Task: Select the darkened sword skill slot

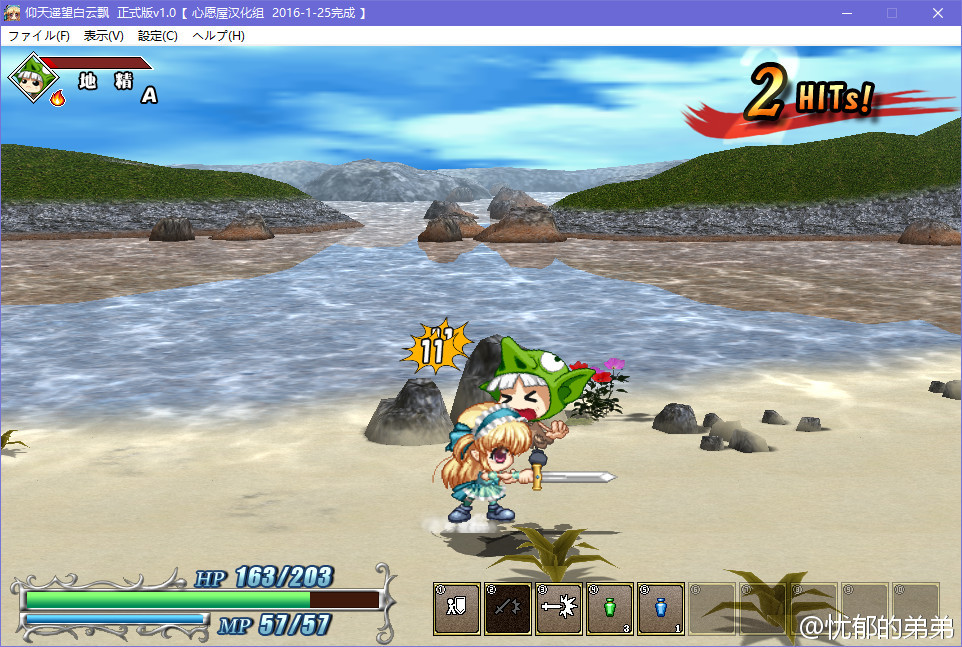Action: pyautogui.click(x=508, y=608)
